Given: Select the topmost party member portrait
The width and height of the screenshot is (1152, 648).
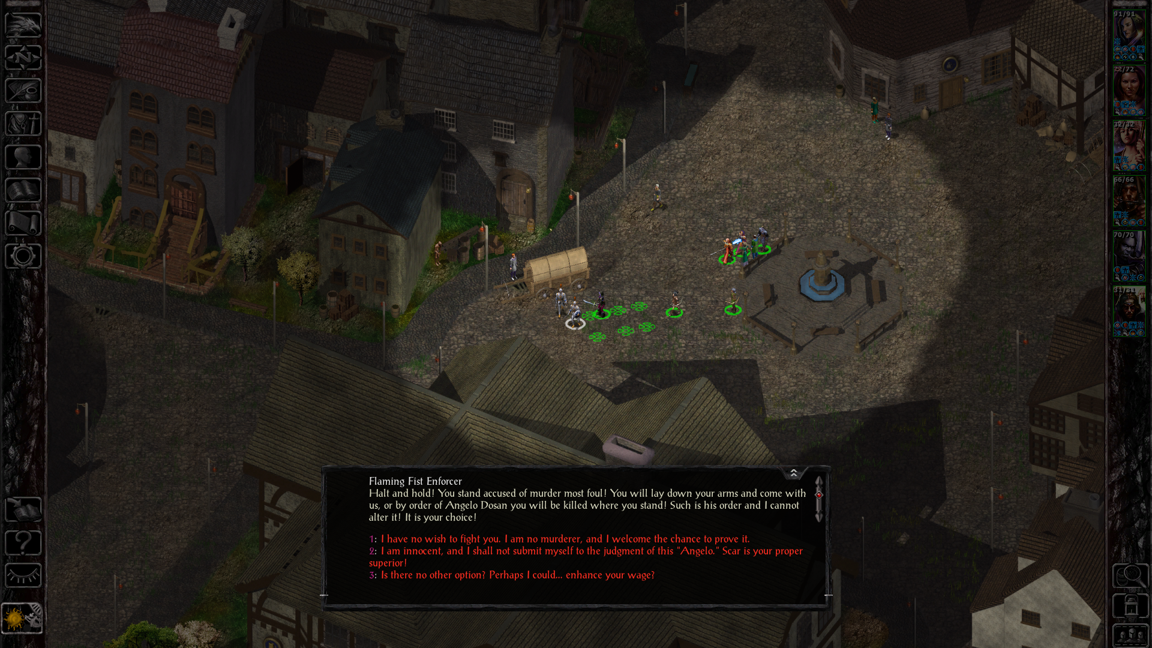Looking at the screenshot, I should [1129, 36].
